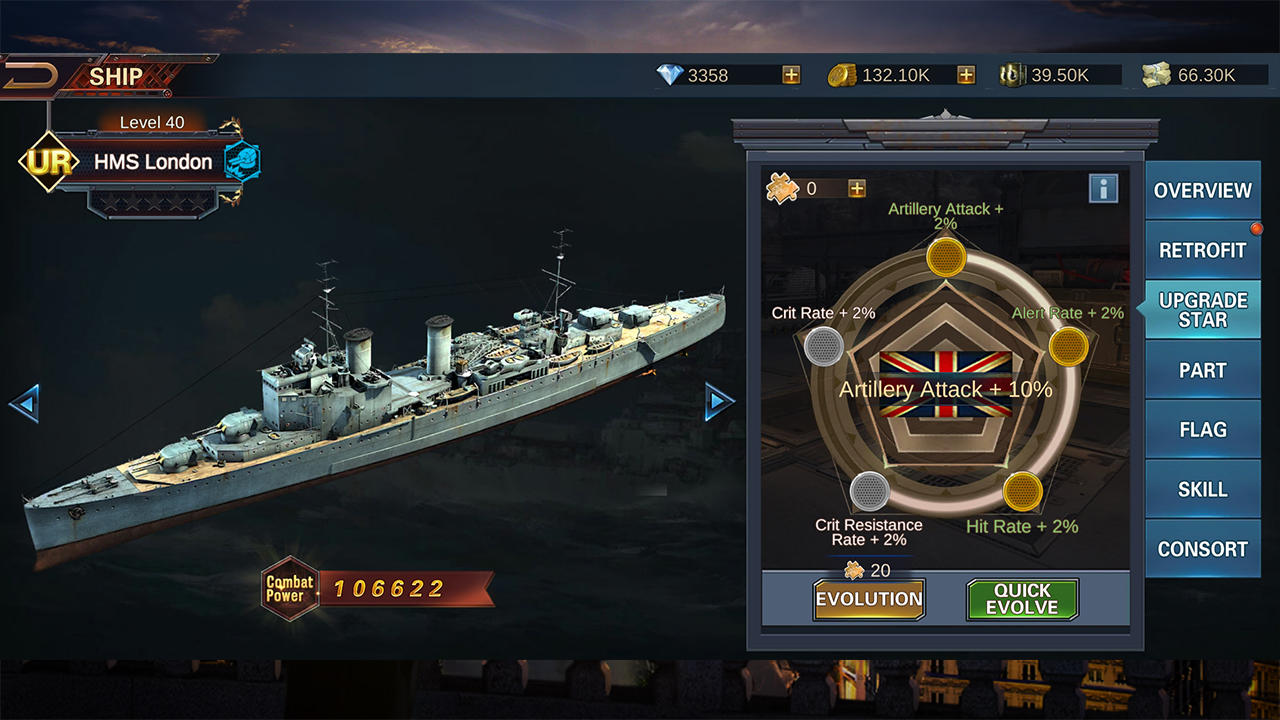Show the previous ship with the left arrow
1280x720 pixels.
point(24,403)
